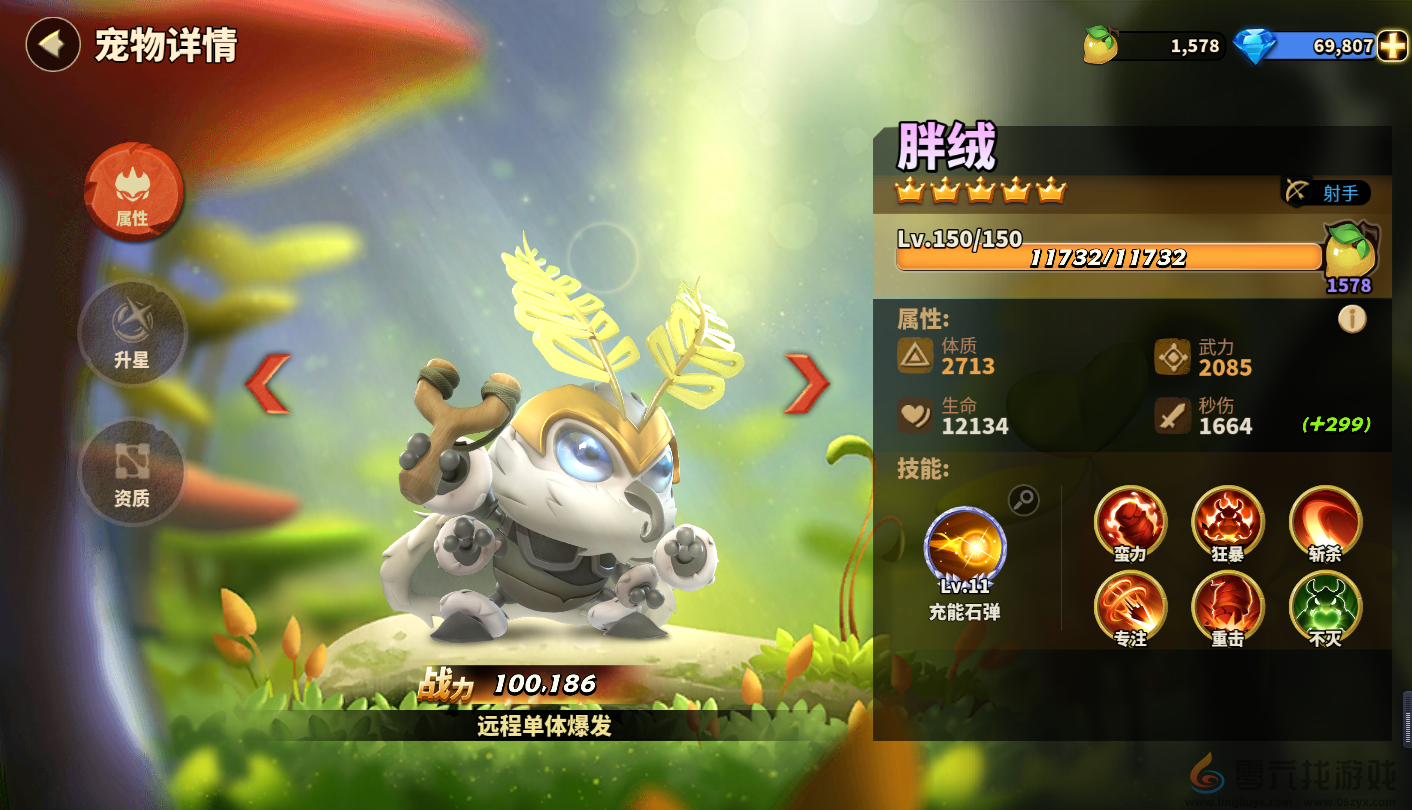
Task: View the 斩杀 skill icon
Action: tap(1325, 522)
